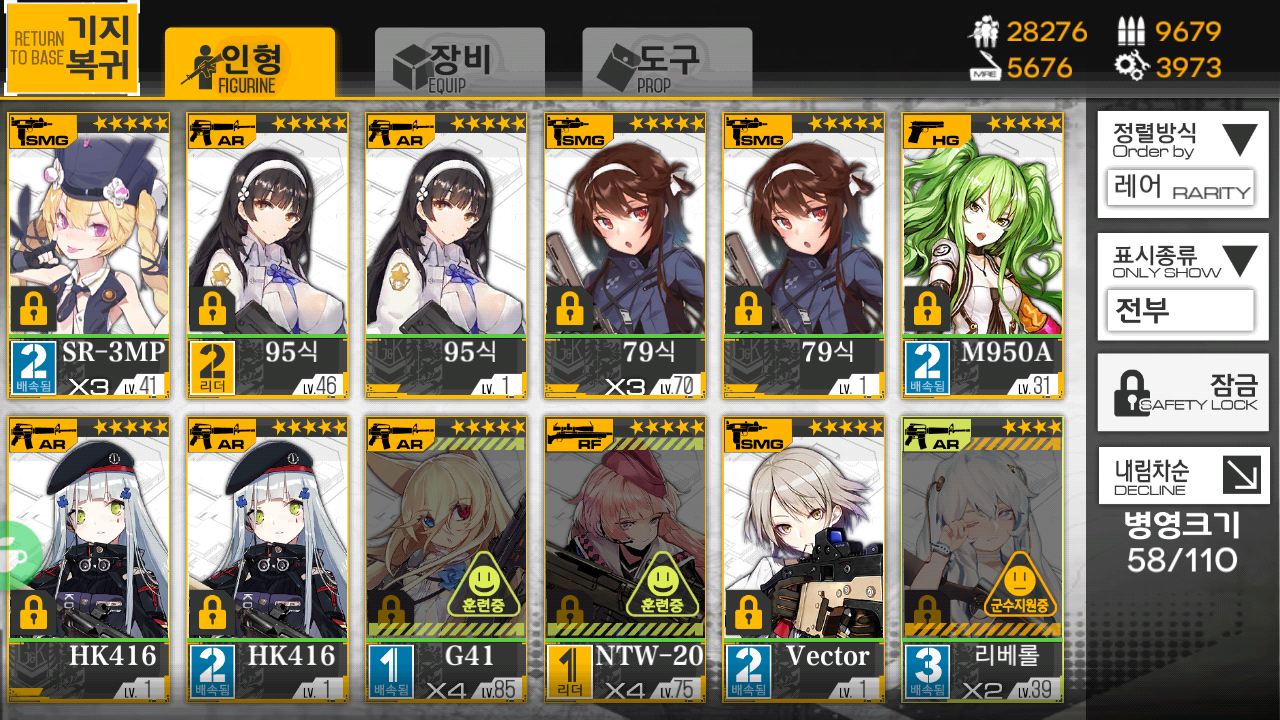Return to base with the 기지복귀 button
Screen dimensions: 1280x720
[x=72, y=47]
